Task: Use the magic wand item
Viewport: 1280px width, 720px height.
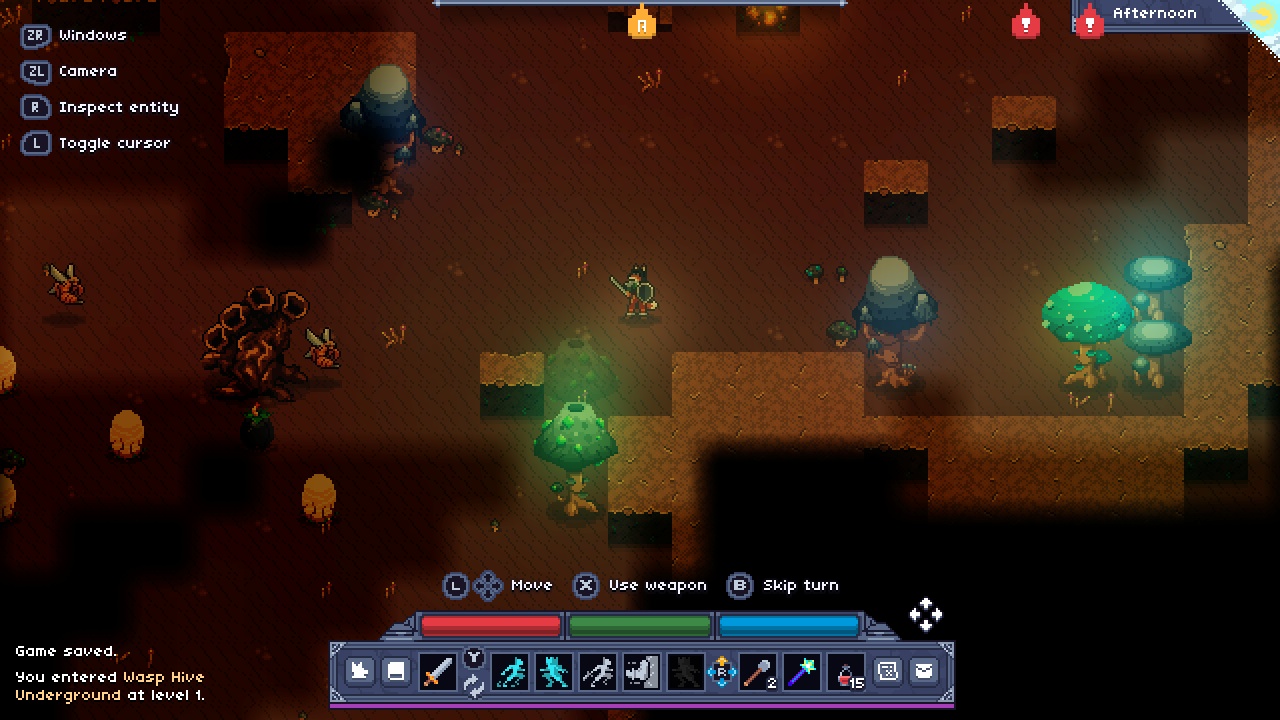Action: 802,671
